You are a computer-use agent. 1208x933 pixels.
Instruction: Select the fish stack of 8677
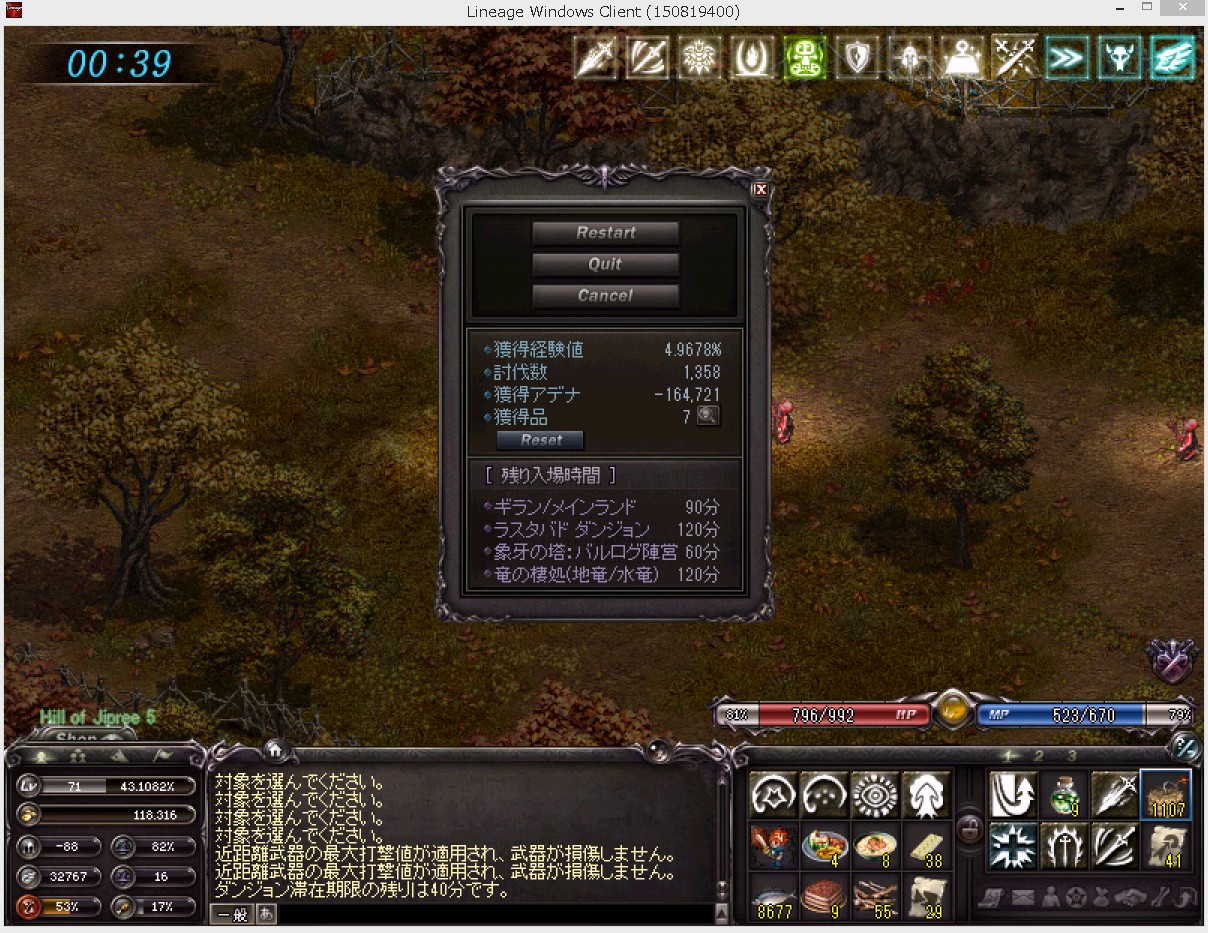tap(775, 897)
